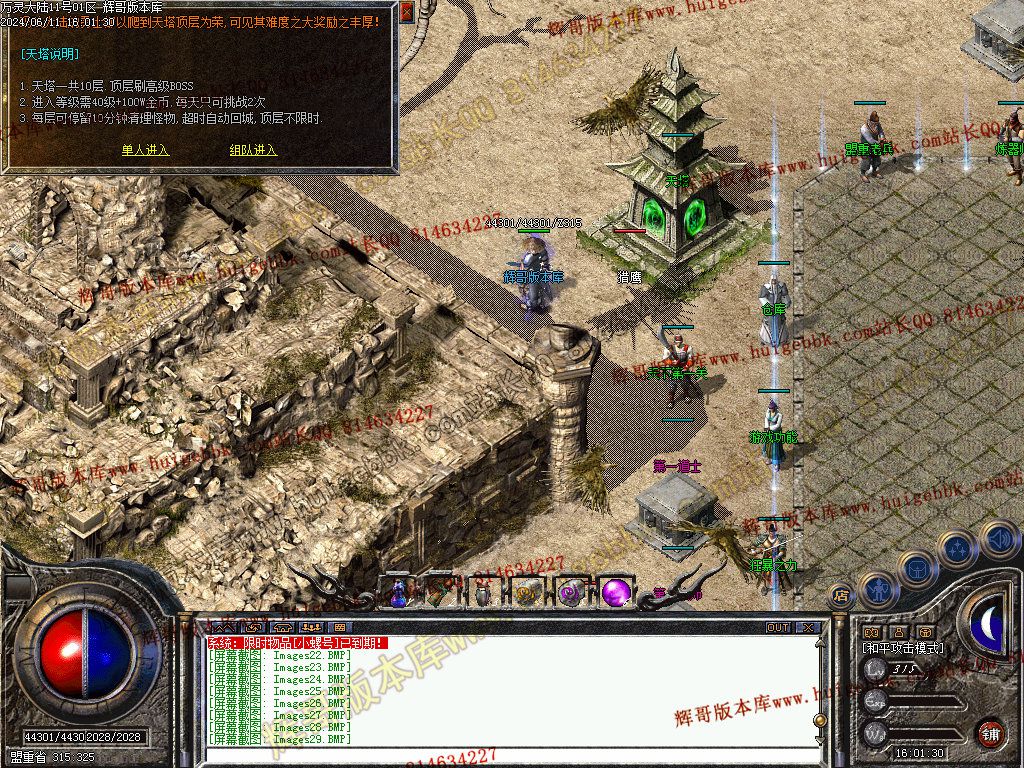
Task: Choose 组队进入 team entry option
Action: point(253,150)
